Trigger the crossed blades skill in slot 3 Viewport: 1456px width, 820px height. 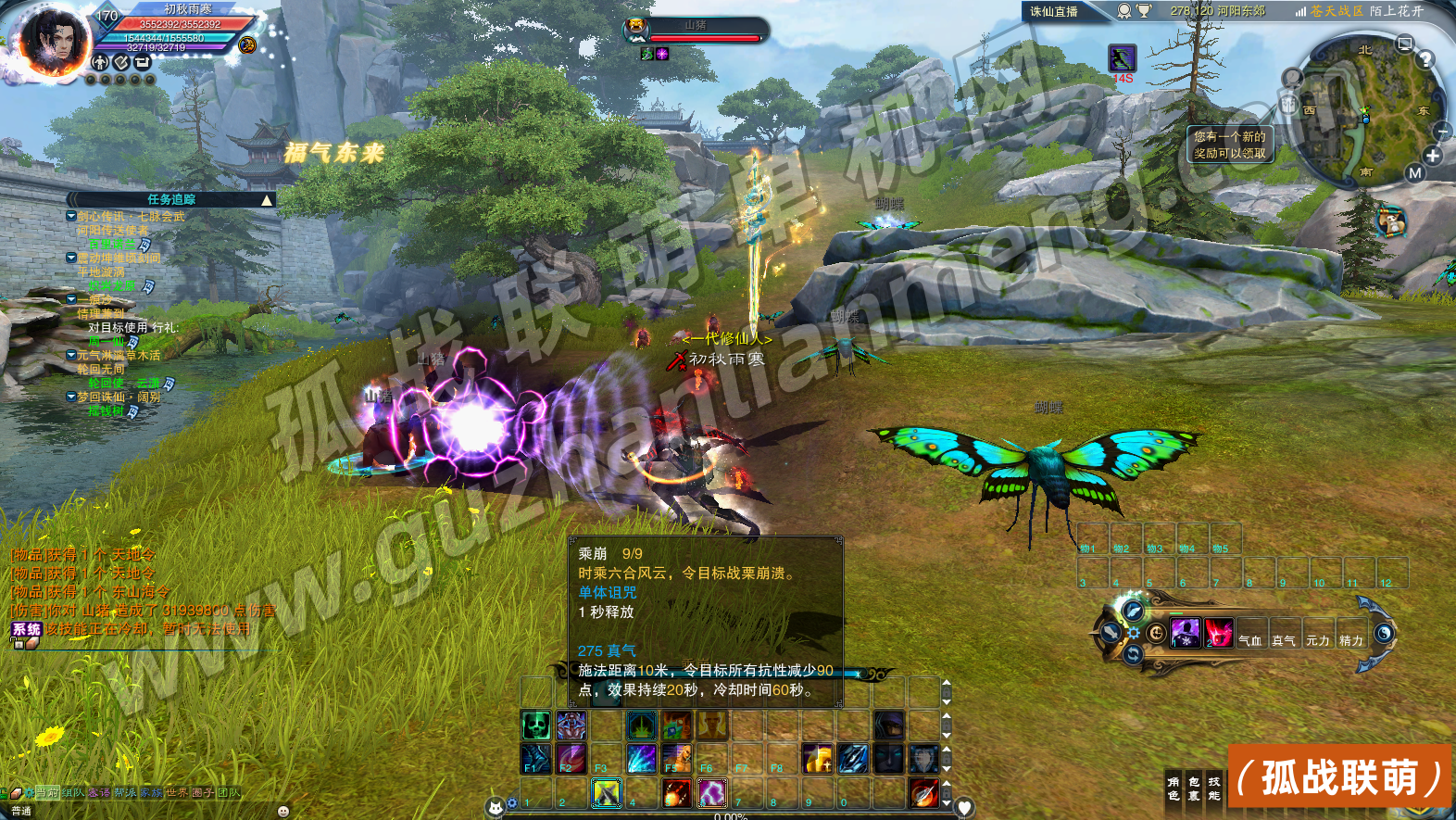[x=606, y=793]
